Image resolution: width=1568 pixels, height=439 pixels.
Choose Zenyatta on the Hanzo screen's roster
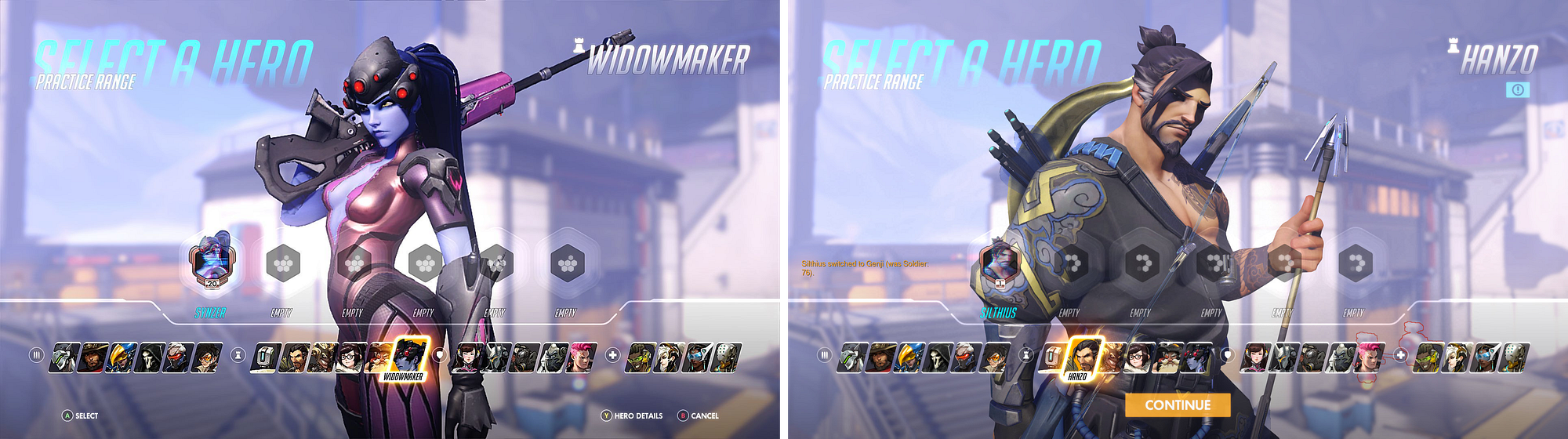(1513, 357)
